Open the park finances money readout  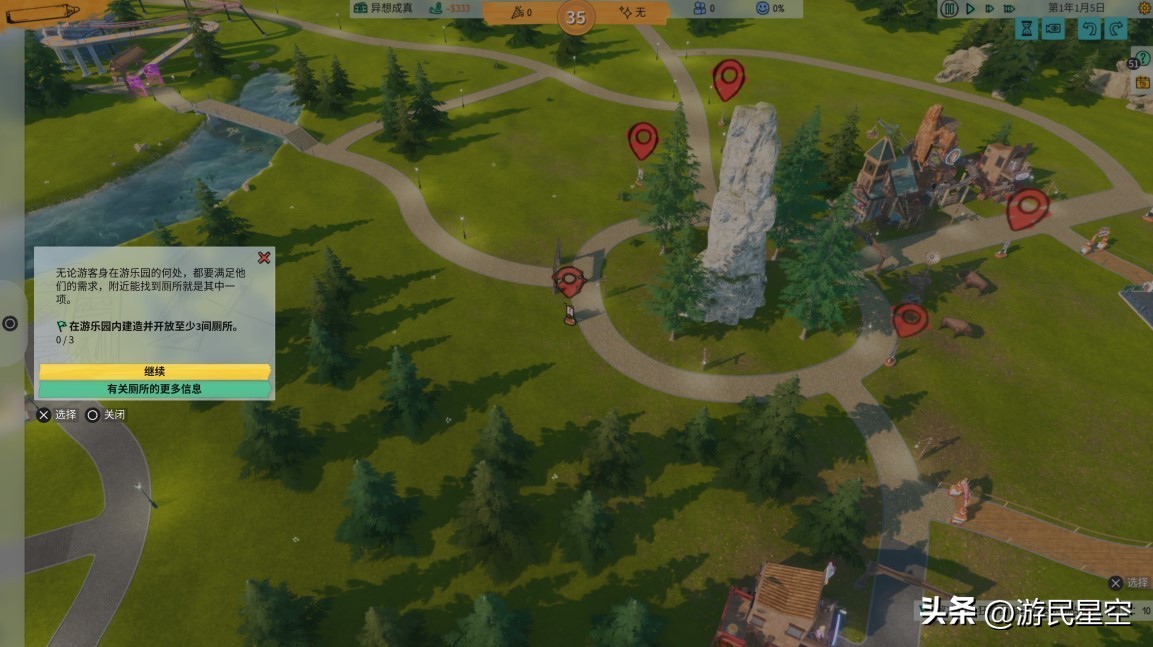coord(449,9)
